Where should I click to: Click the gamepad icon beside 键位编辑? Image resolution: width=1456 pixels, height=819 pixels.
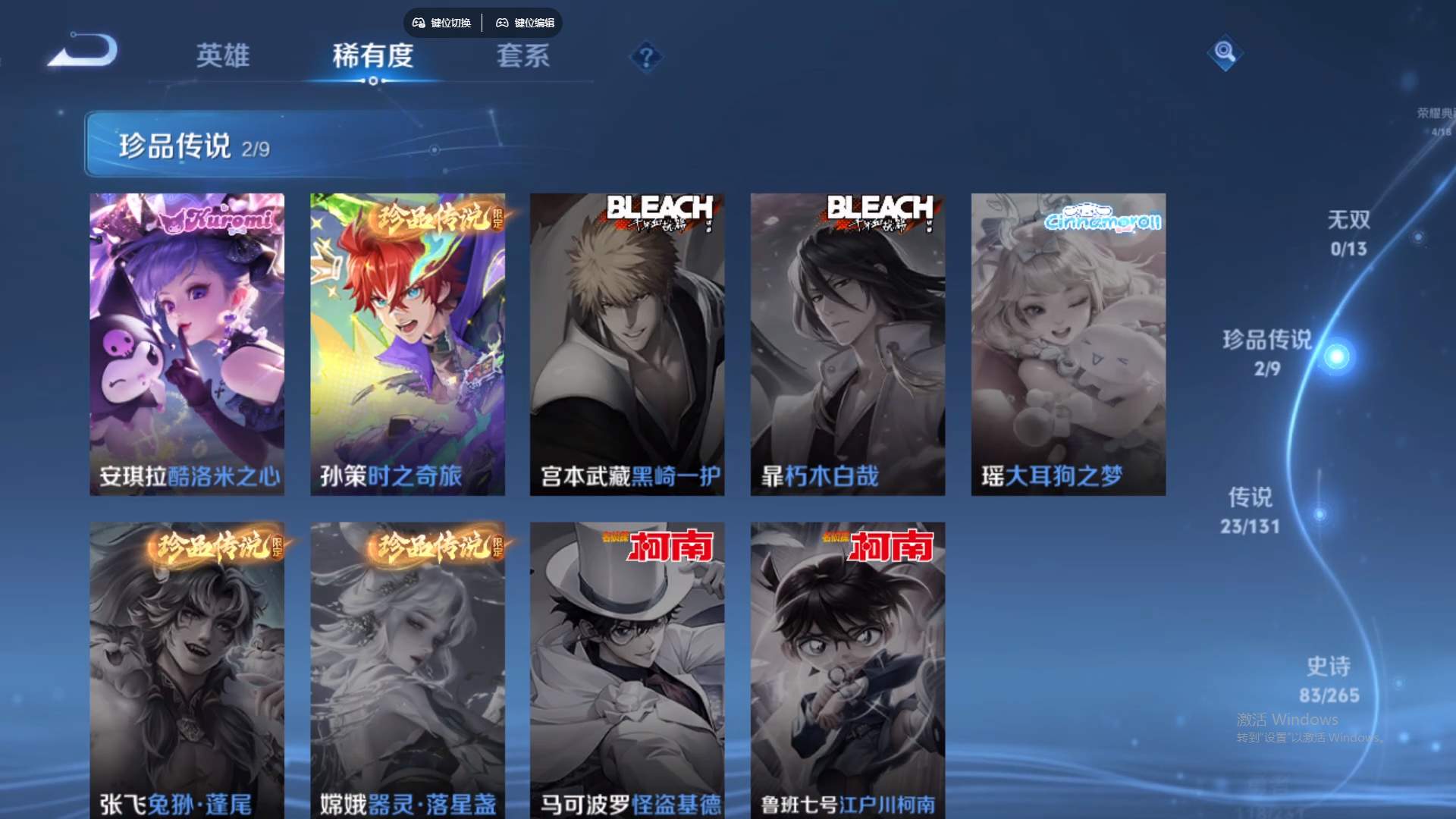click(x=502, y=23)
